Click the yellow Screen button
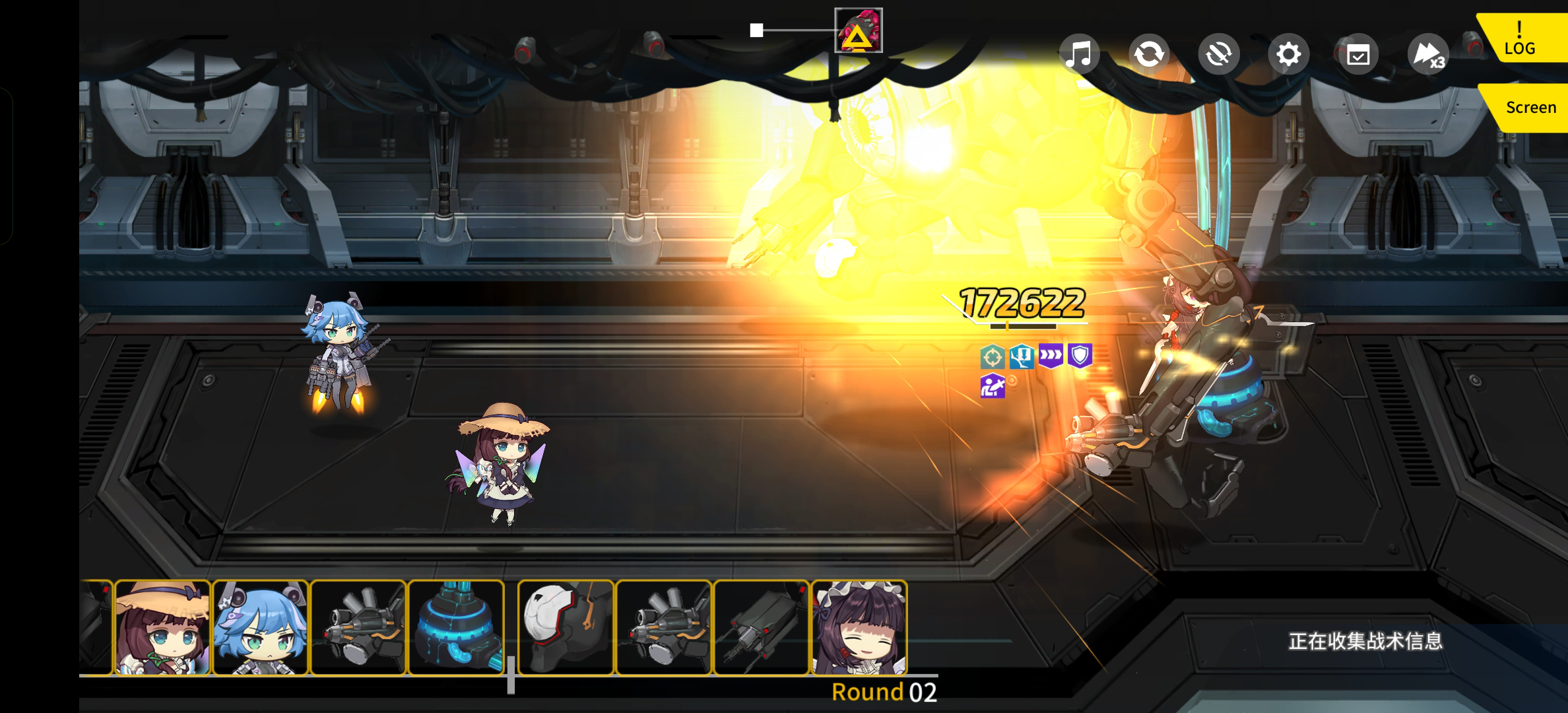Viewport: 1568px width, 713px height. coord(1530,107)
